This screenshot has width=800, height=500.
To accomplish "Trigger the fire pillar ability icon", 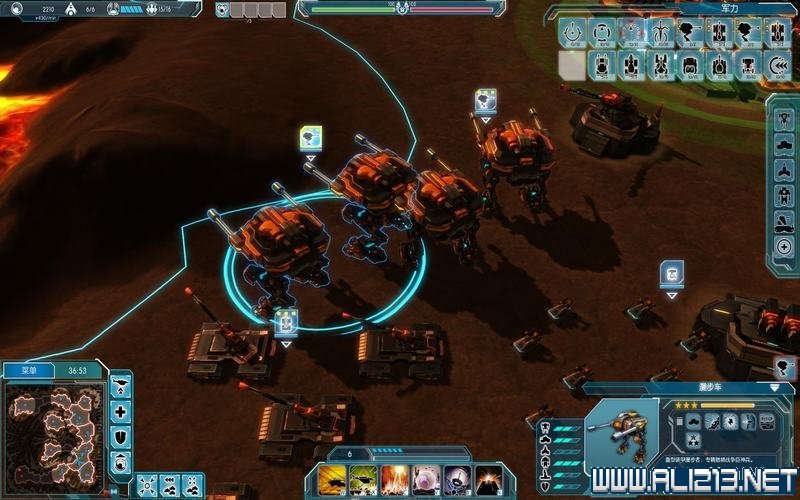I will click(394, 480).
